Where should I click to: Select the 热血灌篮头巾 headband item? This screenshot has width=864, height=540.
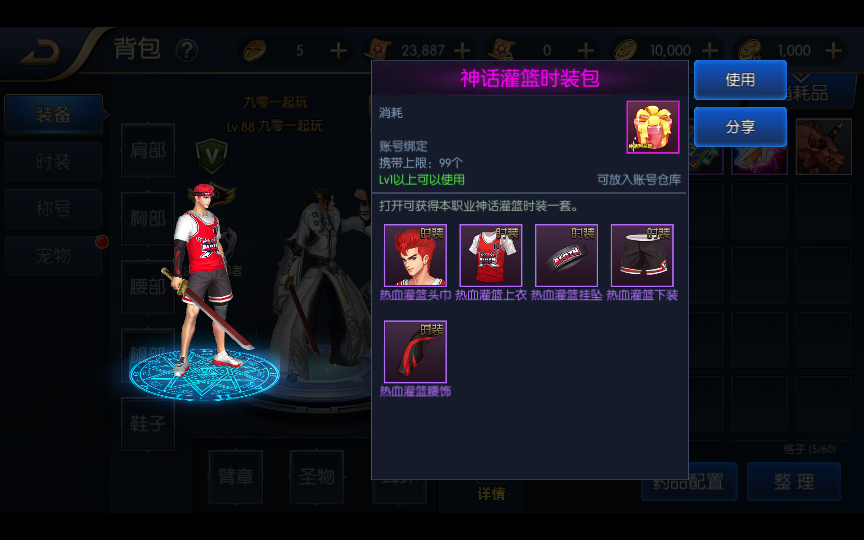pyautogui.click(x=415, y=256)
